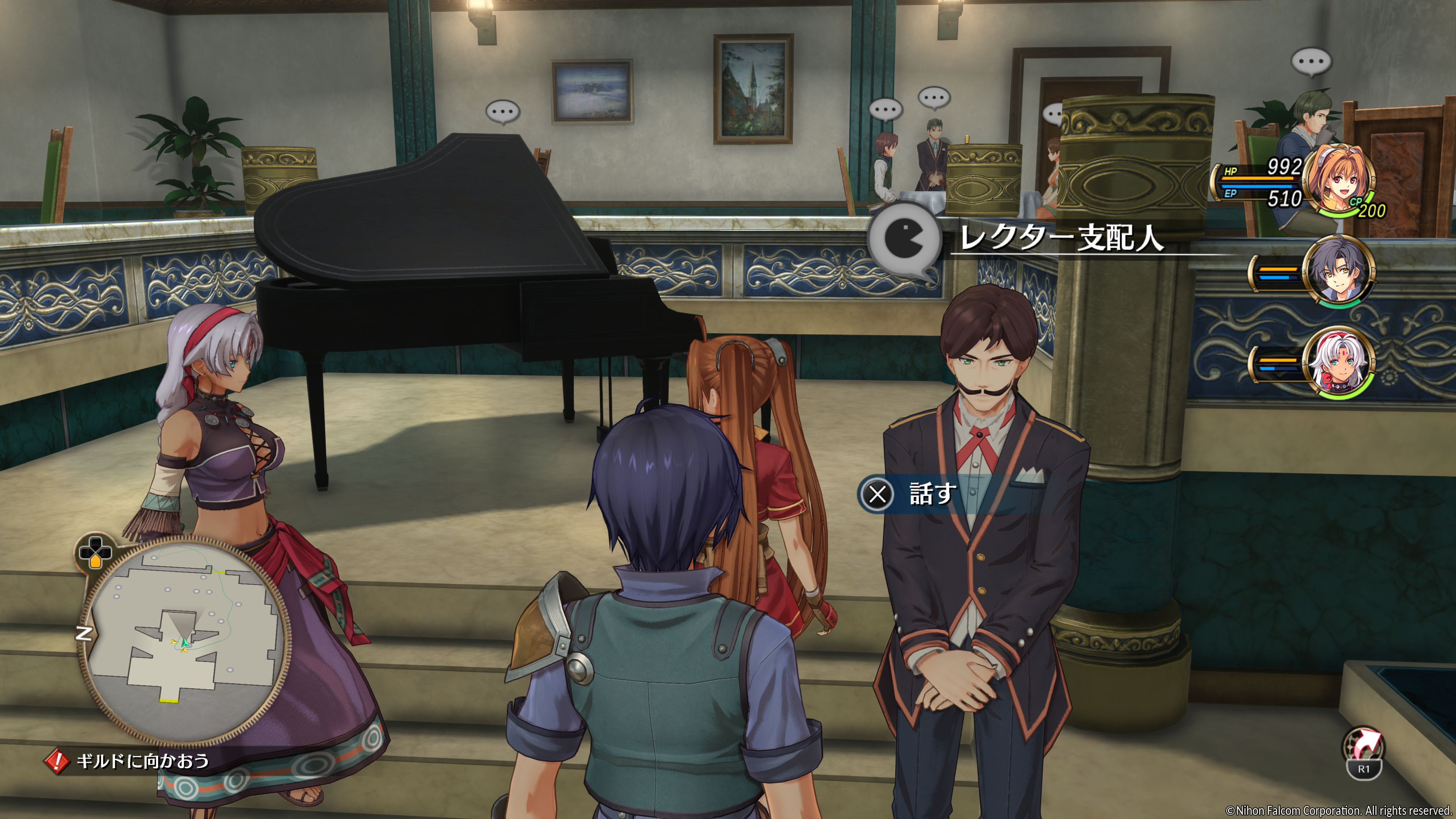Screen dimensions: 1456x819
Task: Open the circular minimap
Action: point(184,639)
